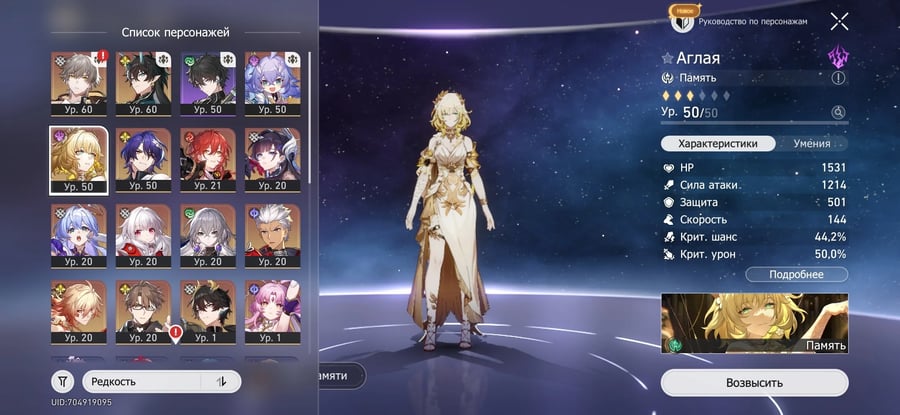This screenshot has width=900, height=415.
Task: Click the Возвысить ascend button
Action: (754, 382)
